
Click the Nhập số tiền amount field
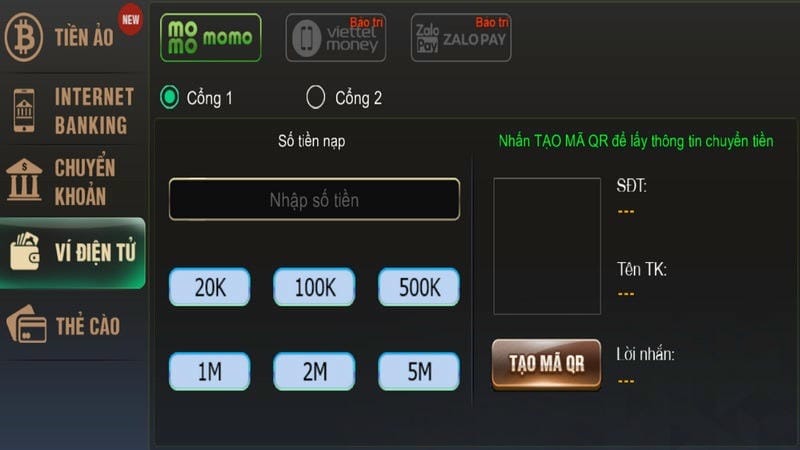(314, 200)
